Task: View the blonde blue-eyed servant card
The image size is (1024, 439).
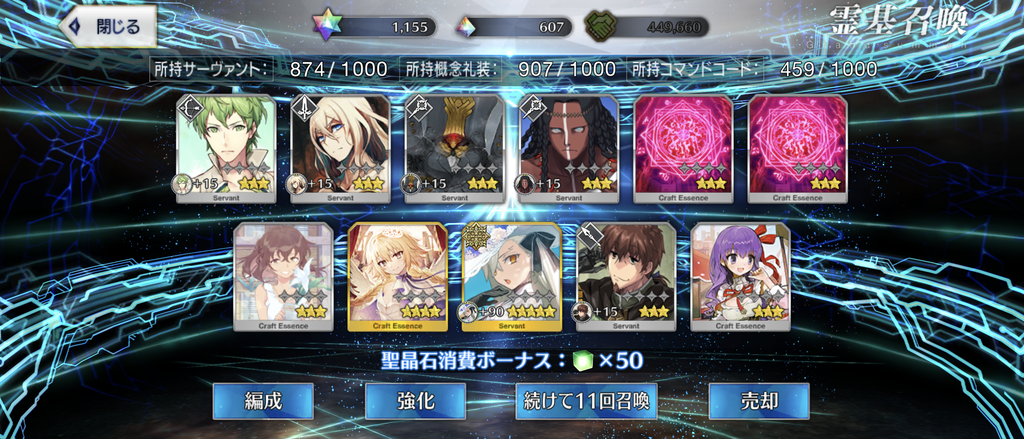Action: point(340,148)
